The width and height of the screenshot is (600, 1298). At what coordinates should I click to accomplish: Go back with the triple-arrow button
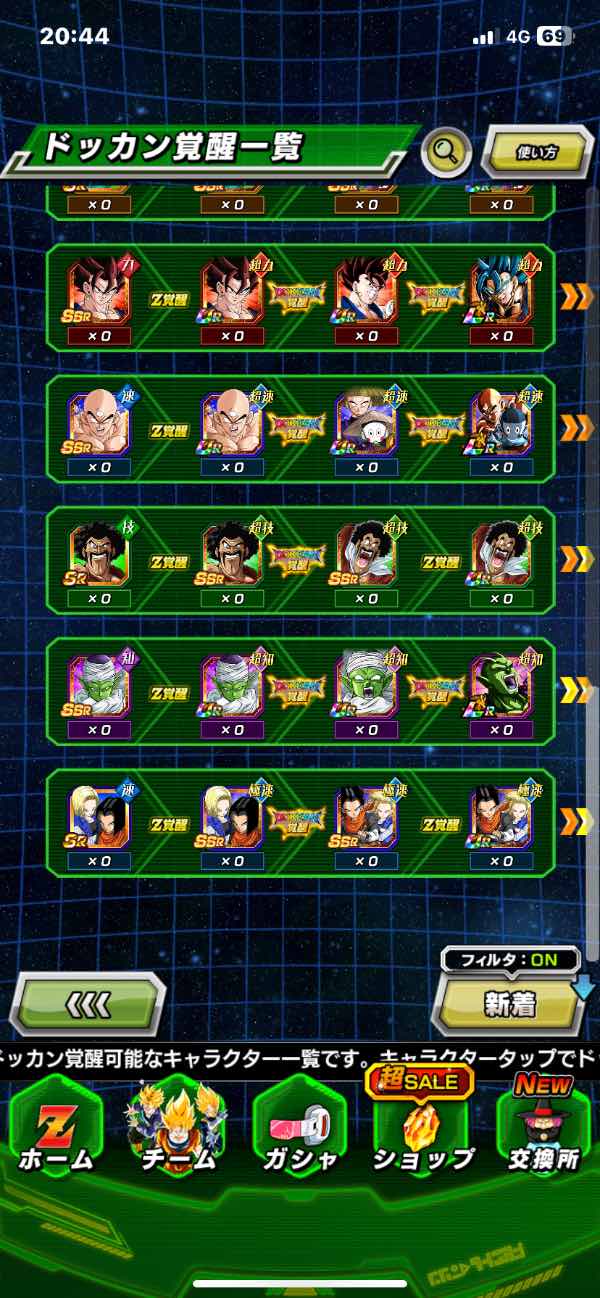tap(88, 1003)
